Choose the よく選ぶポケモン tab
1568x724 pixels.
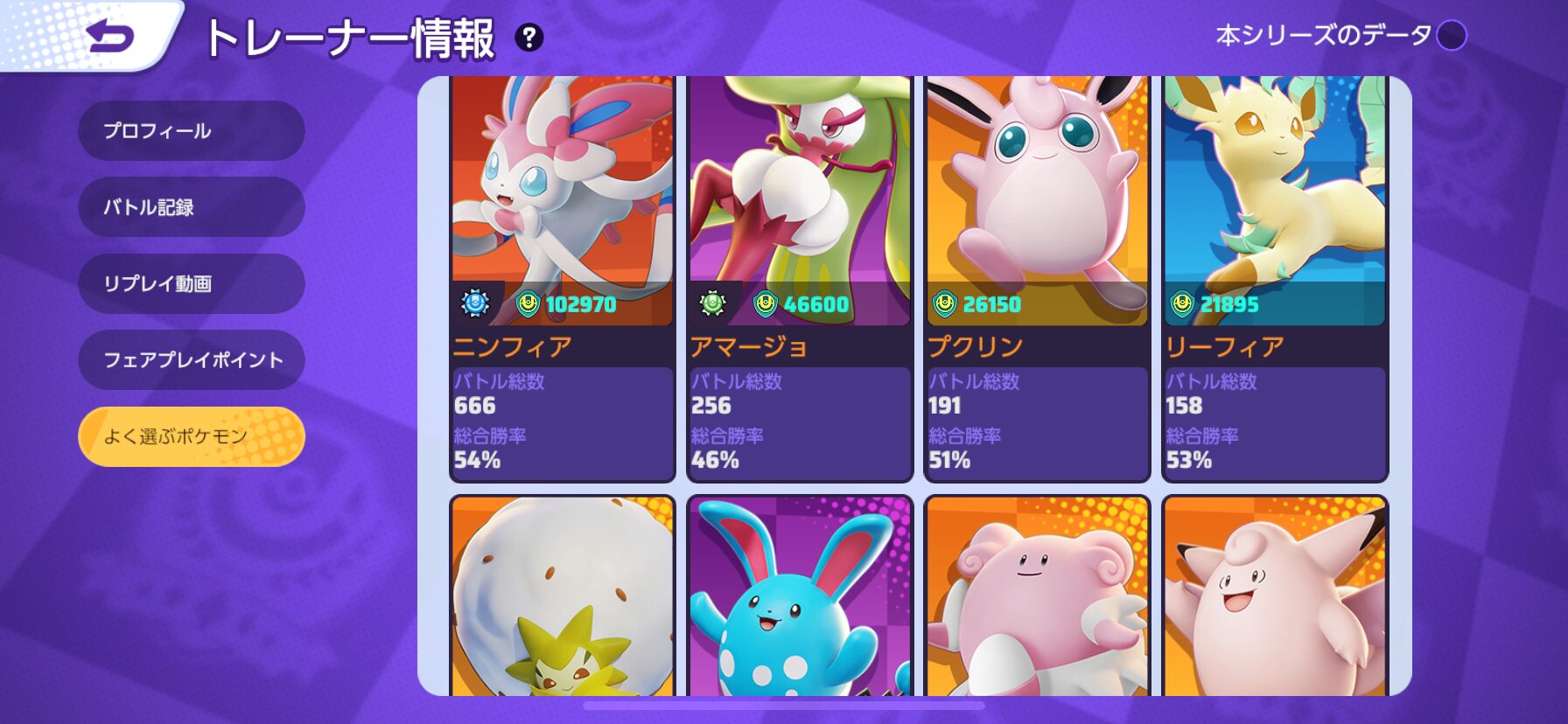(x=192, y=436)
